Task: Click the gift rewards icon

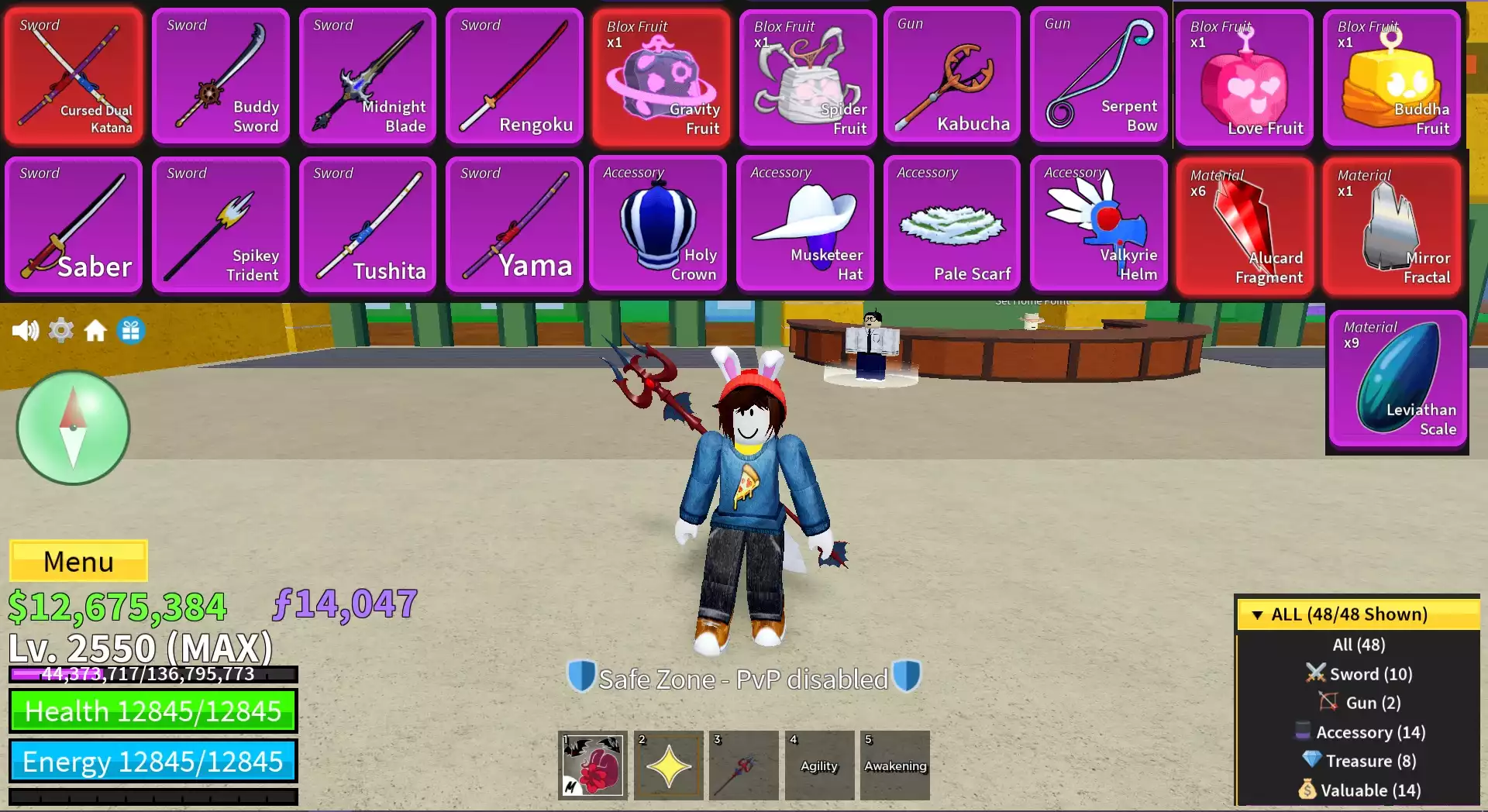Action: click(x=131, y=329)
